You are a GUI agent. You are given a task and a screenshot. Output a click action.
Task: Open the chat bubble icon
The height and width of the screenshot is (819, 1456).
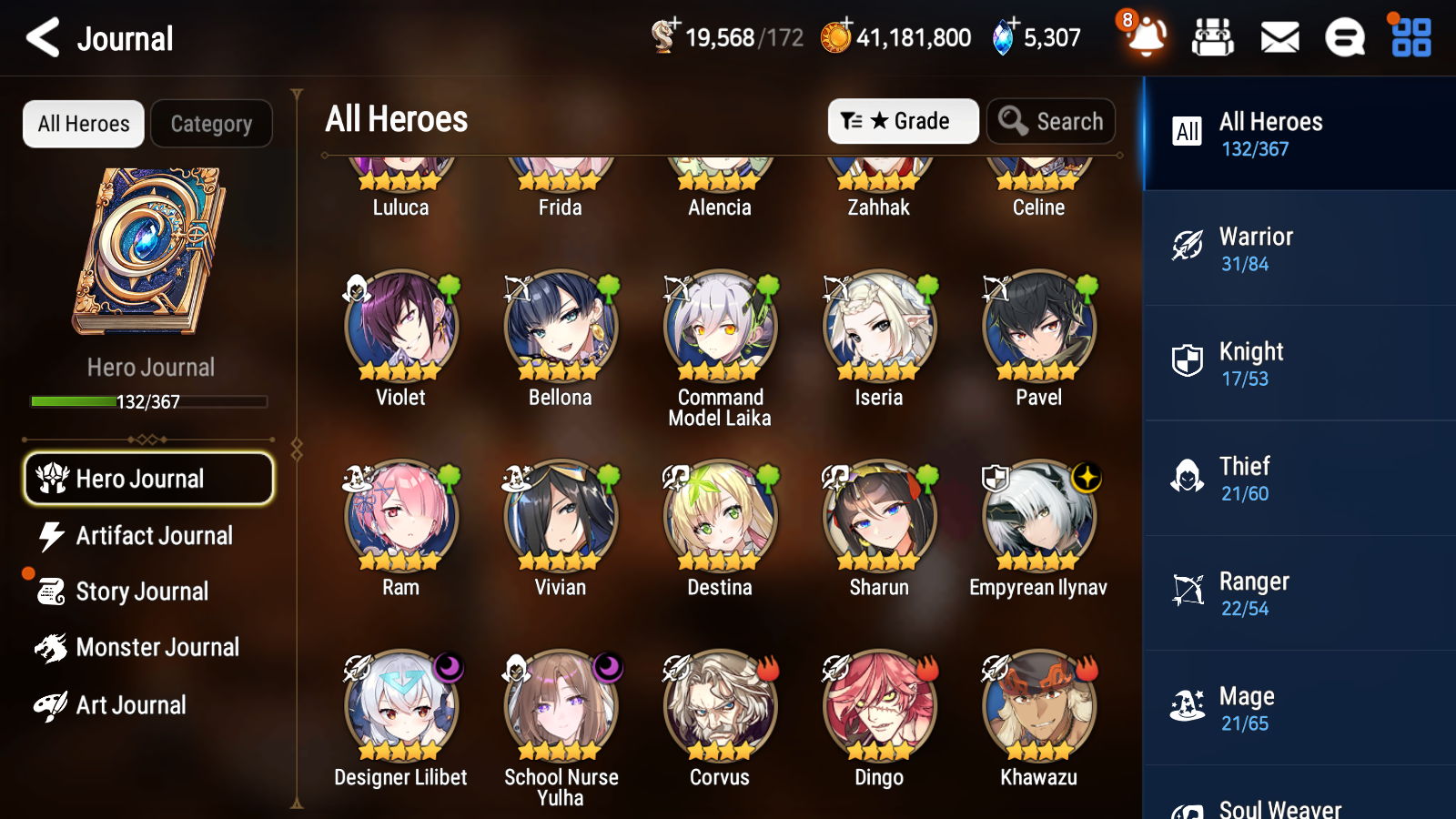1344,37
